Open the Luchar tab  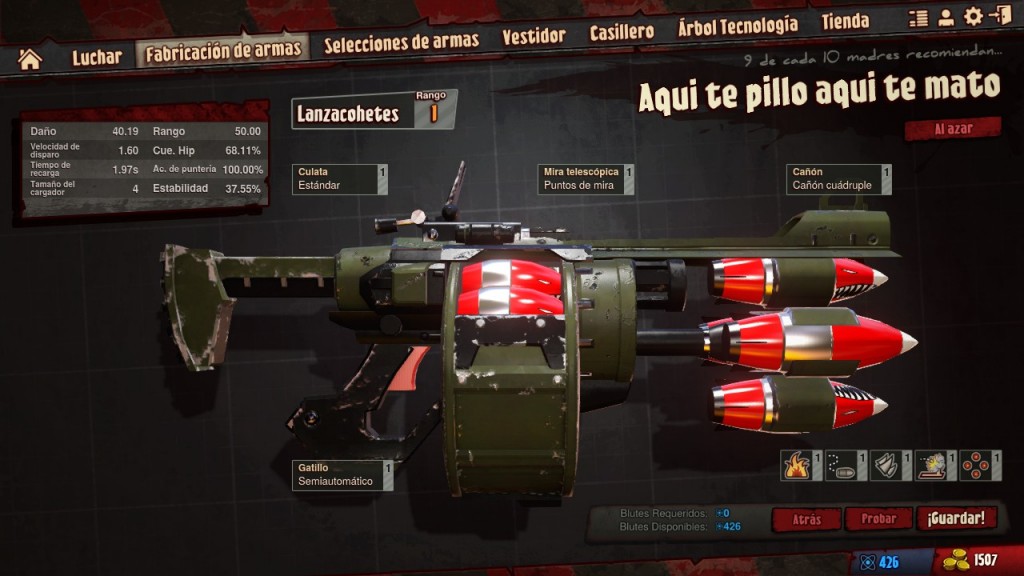click(x=96, y=57)
